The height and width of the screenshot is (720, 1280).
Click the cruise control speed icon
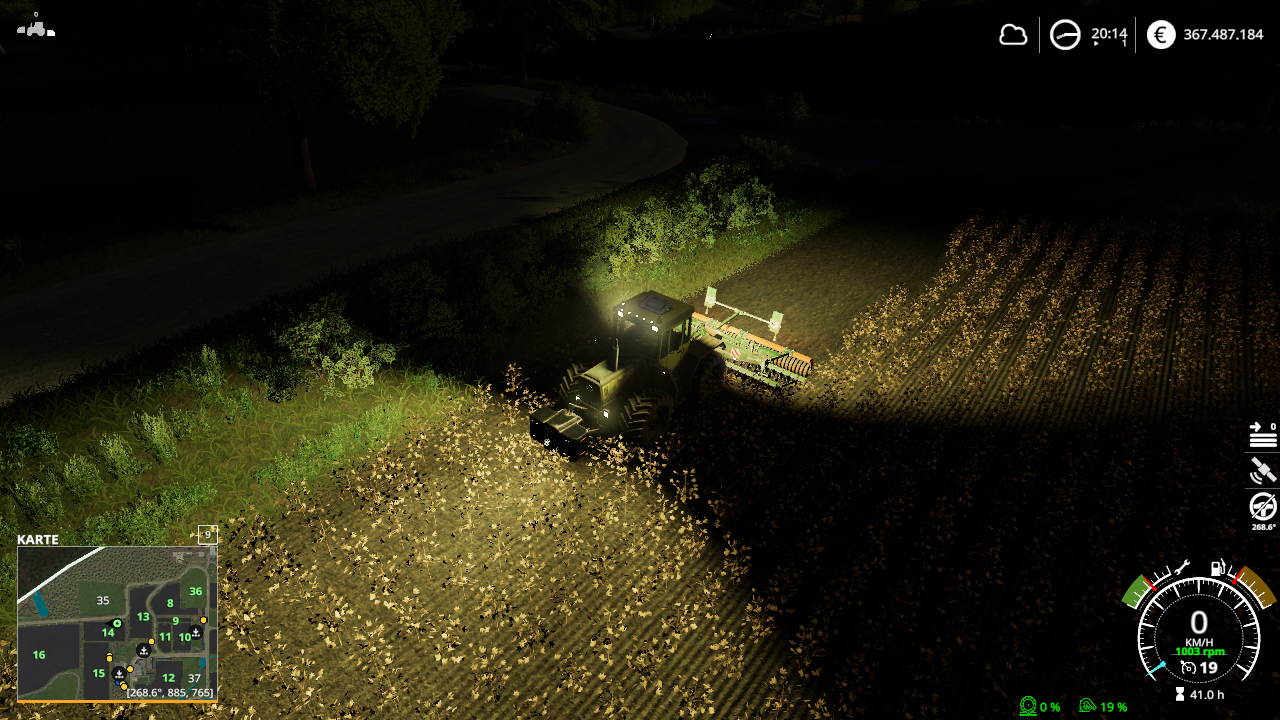coord(1188,668)
